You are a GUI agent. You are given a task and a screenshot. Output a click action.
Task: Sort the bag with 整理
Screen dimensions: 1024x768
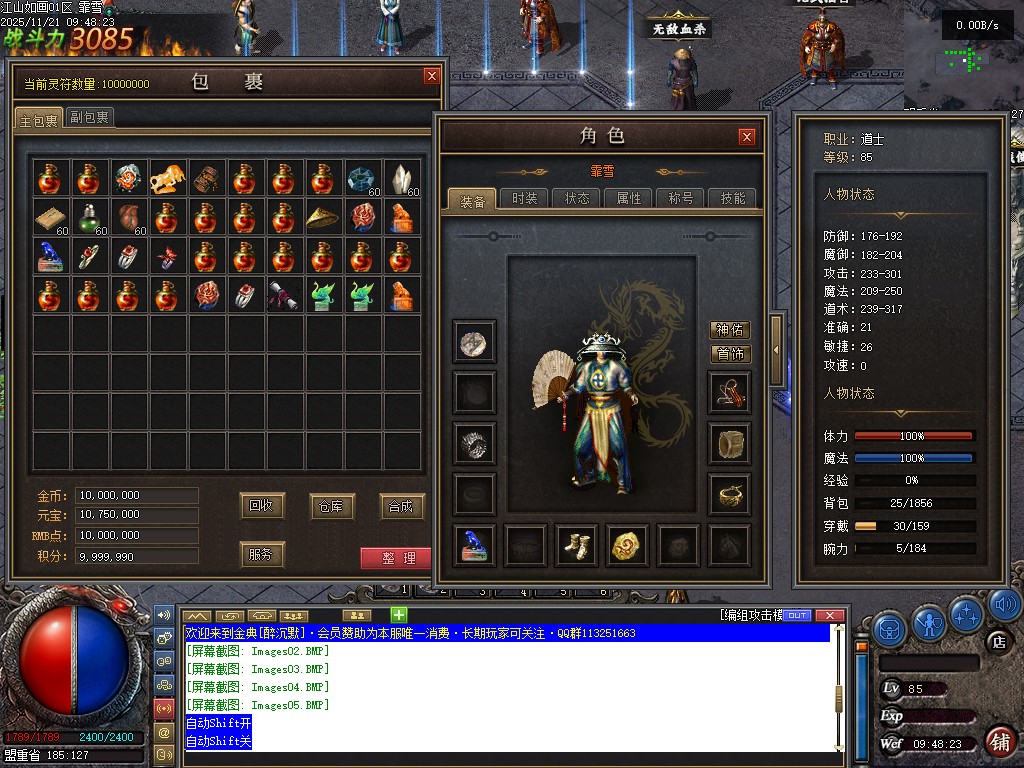tap(397, 558)
